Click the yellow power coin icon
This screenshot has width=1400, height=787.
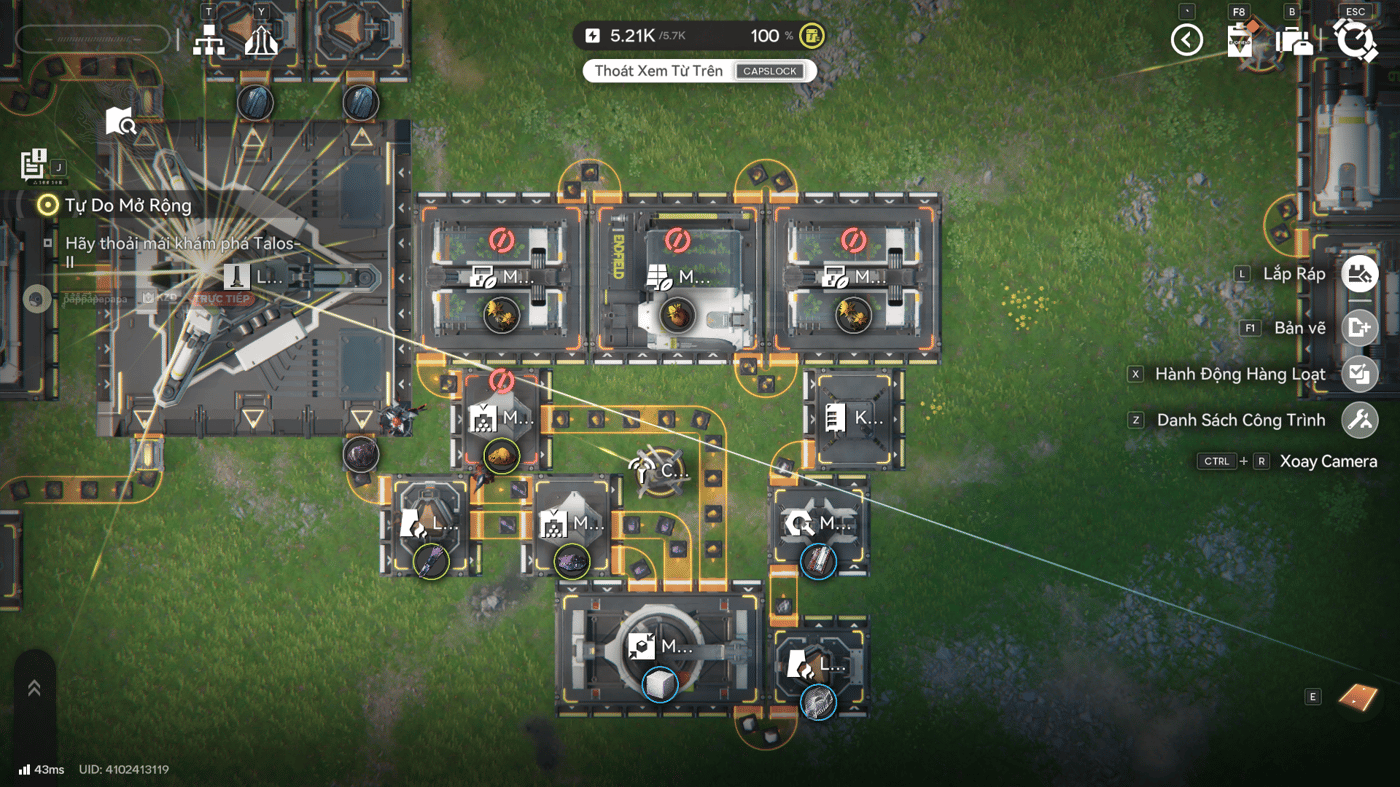point(813,36)
